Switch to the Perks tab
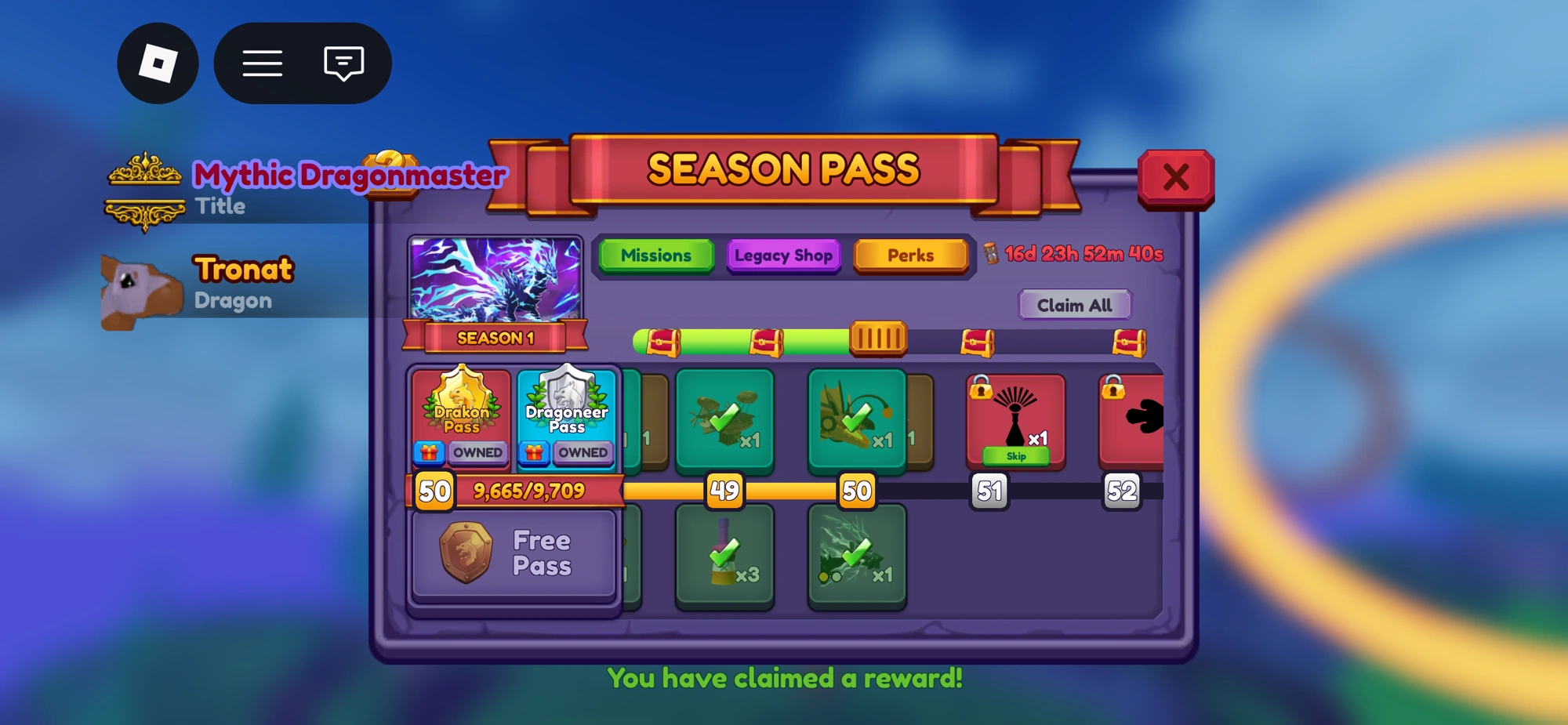This screenshot has width=1568, height=725. point(911,256)
